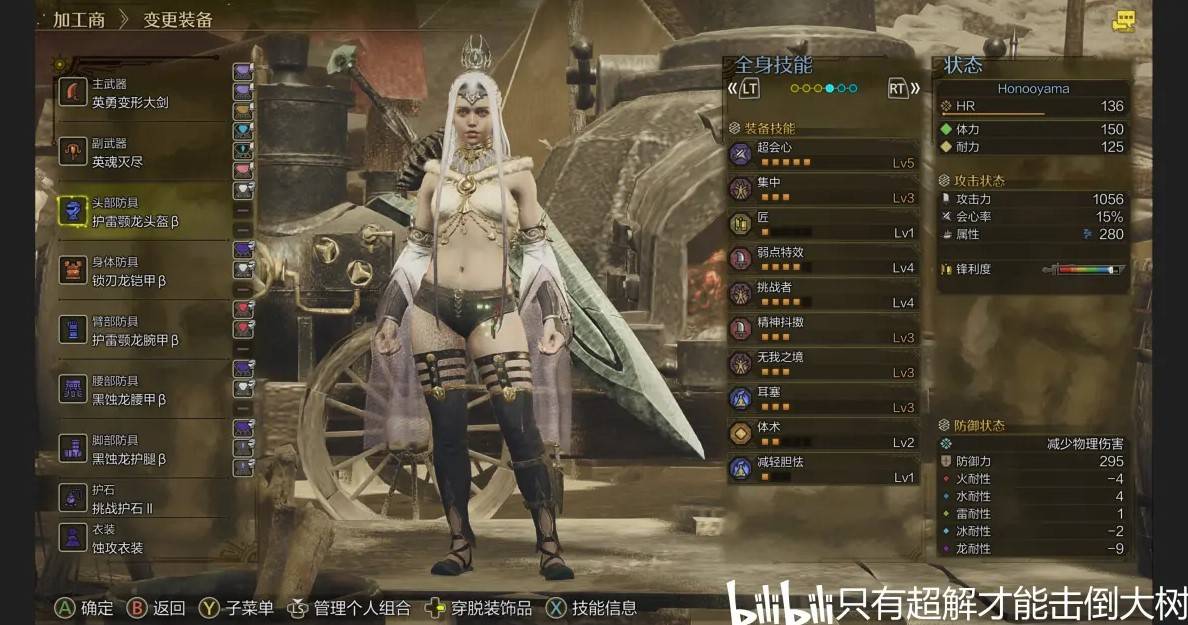Select the 体术 skill entry
The image size is (1188, 625).
point(822,434)
